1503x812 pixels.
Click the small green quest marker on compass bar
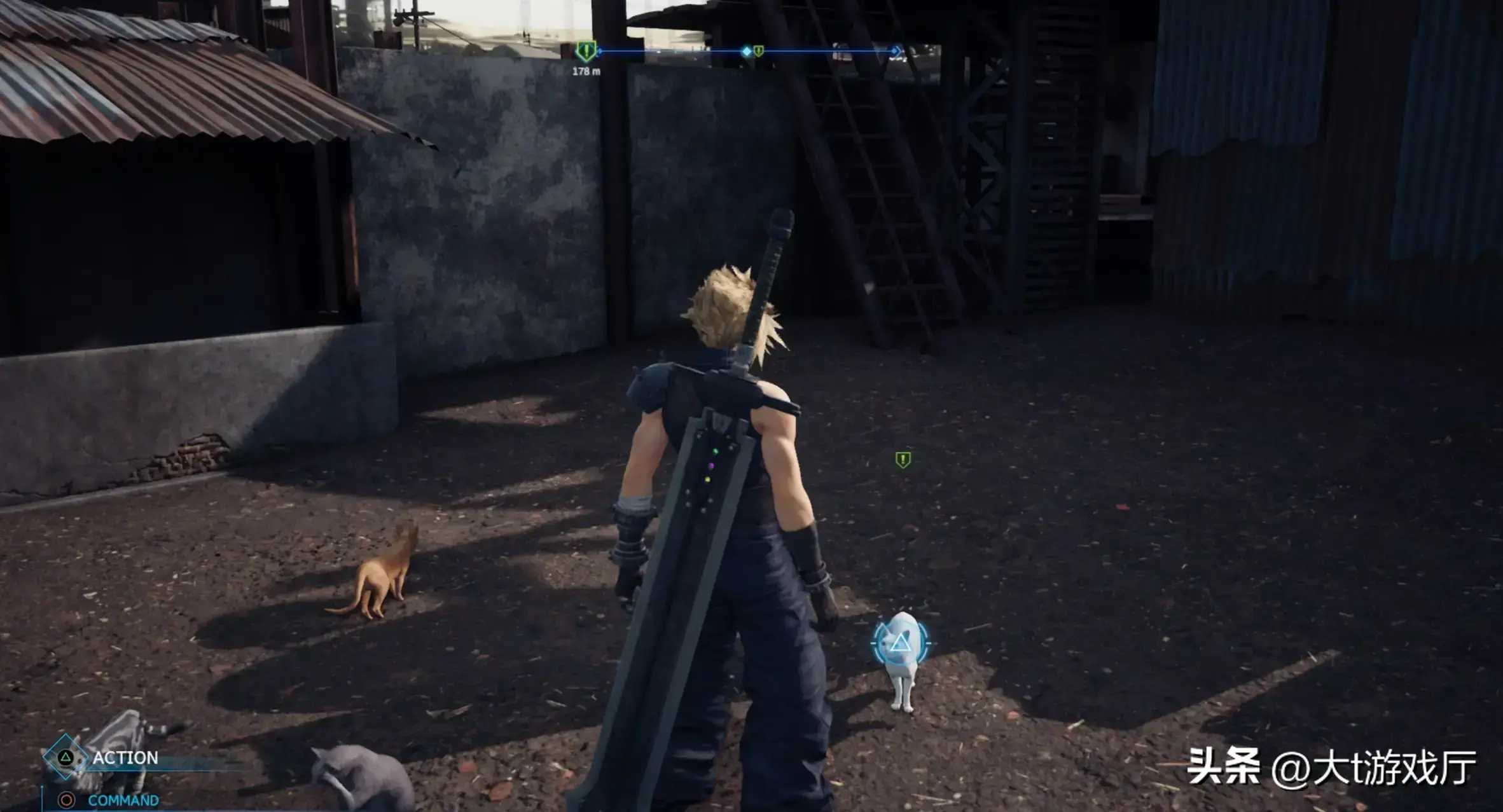tap(758, 50)
